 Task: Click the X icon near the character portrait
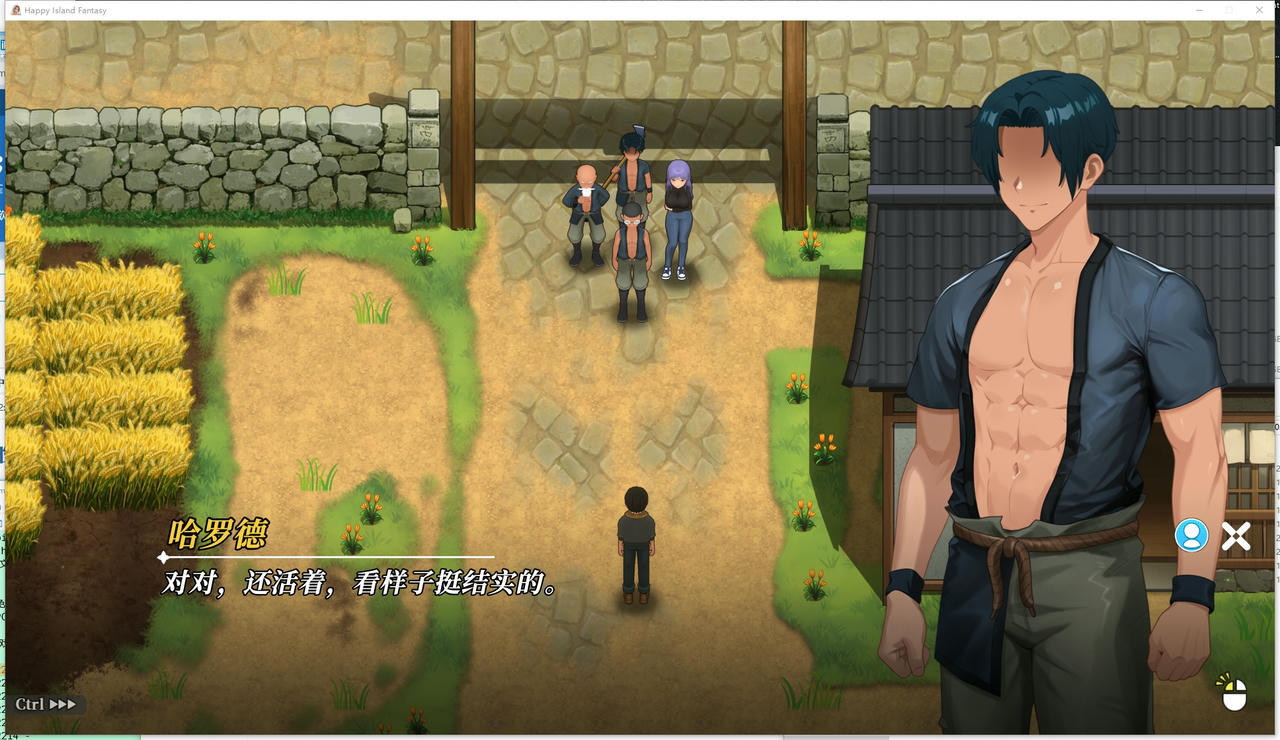coord(1236,536)
